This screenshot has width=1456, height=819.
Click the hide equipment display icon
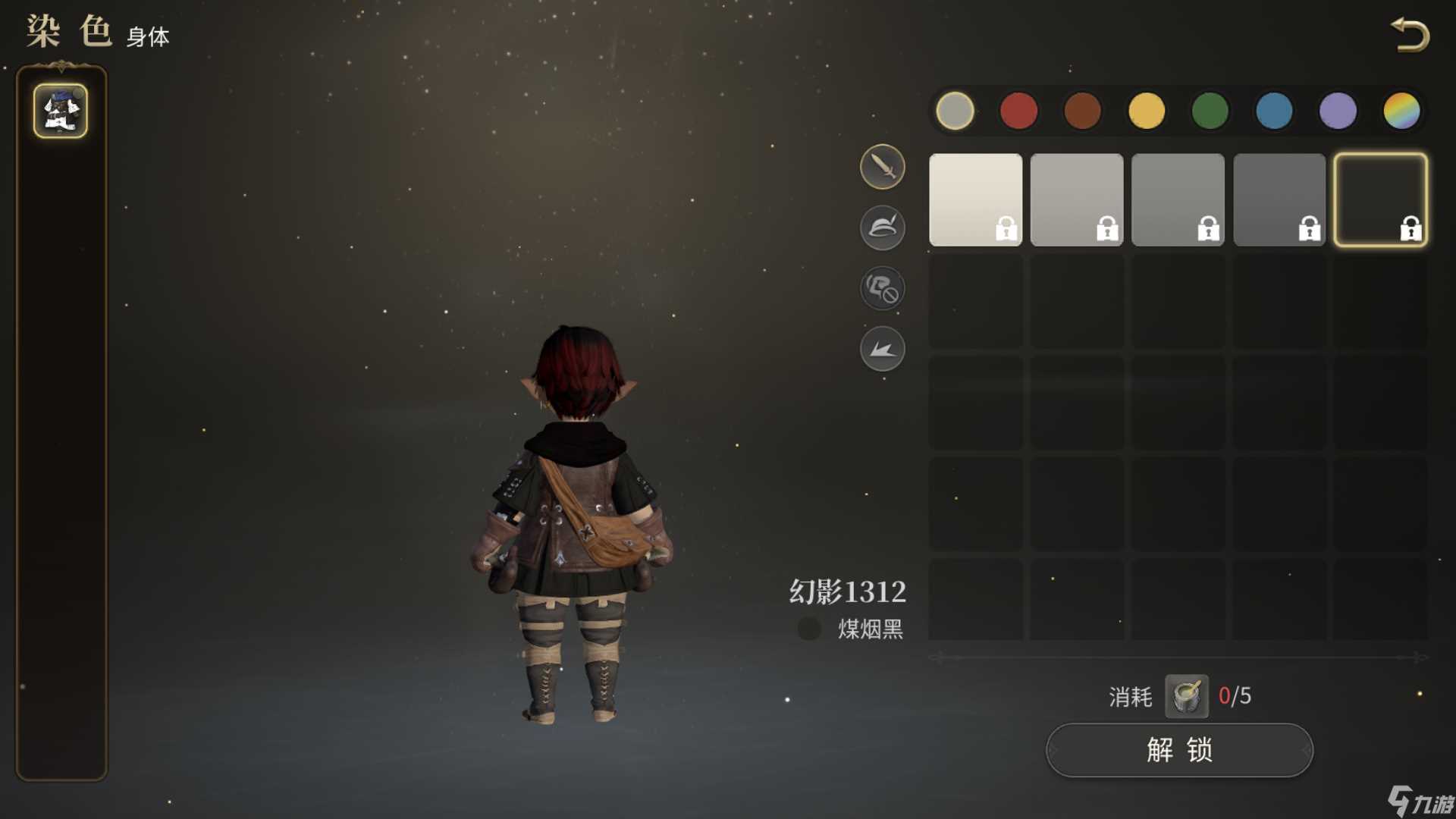tap(882, 289)
